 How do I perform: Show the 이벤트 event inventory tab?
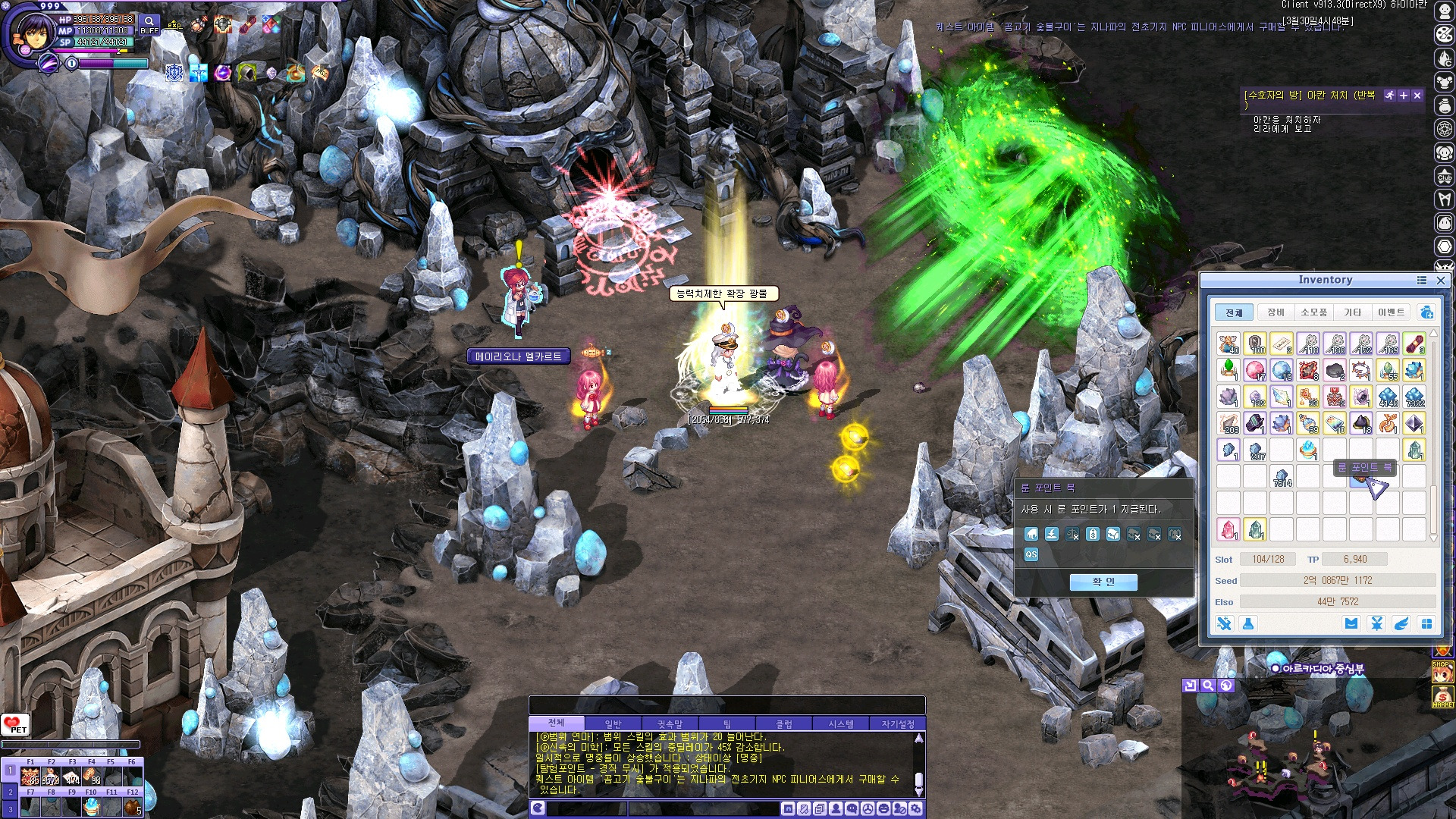[x=1391, y=312]
